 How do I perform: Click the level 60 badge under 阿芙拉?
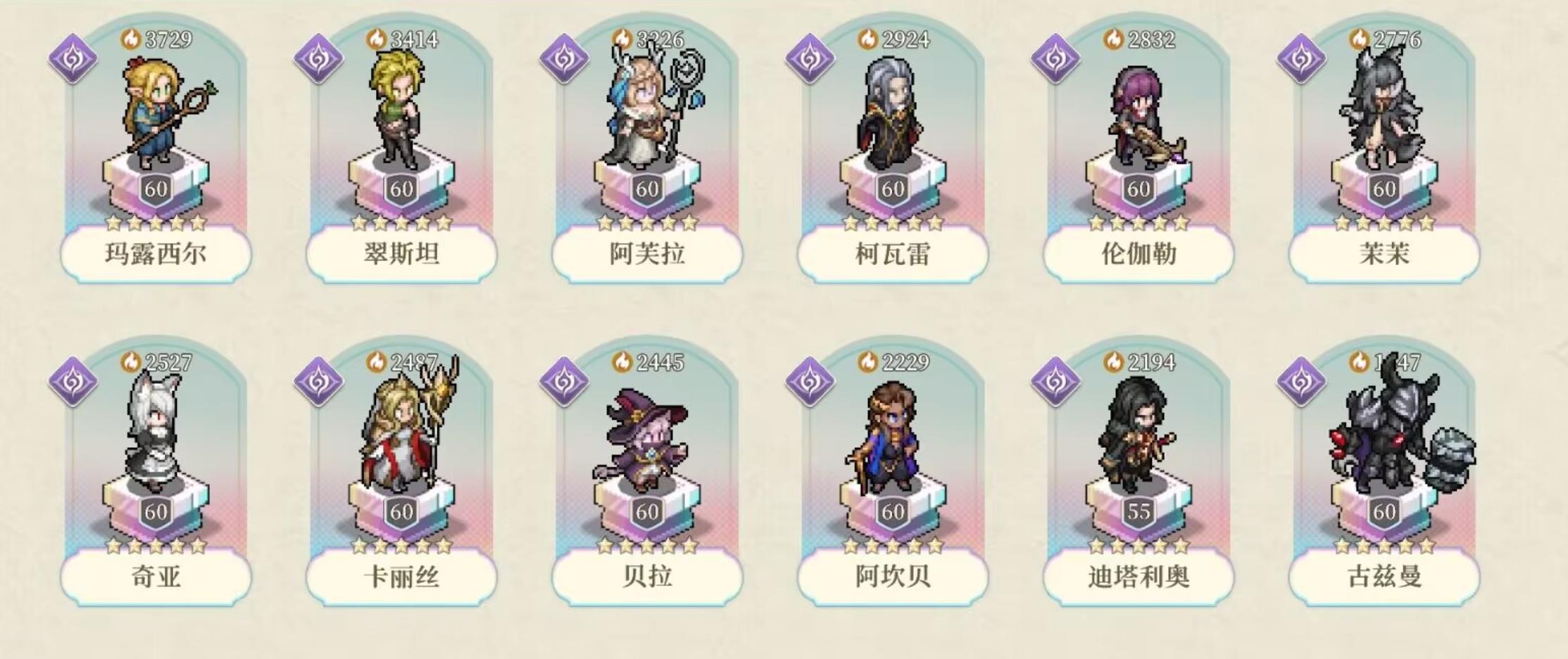click(x=648, y=188)
